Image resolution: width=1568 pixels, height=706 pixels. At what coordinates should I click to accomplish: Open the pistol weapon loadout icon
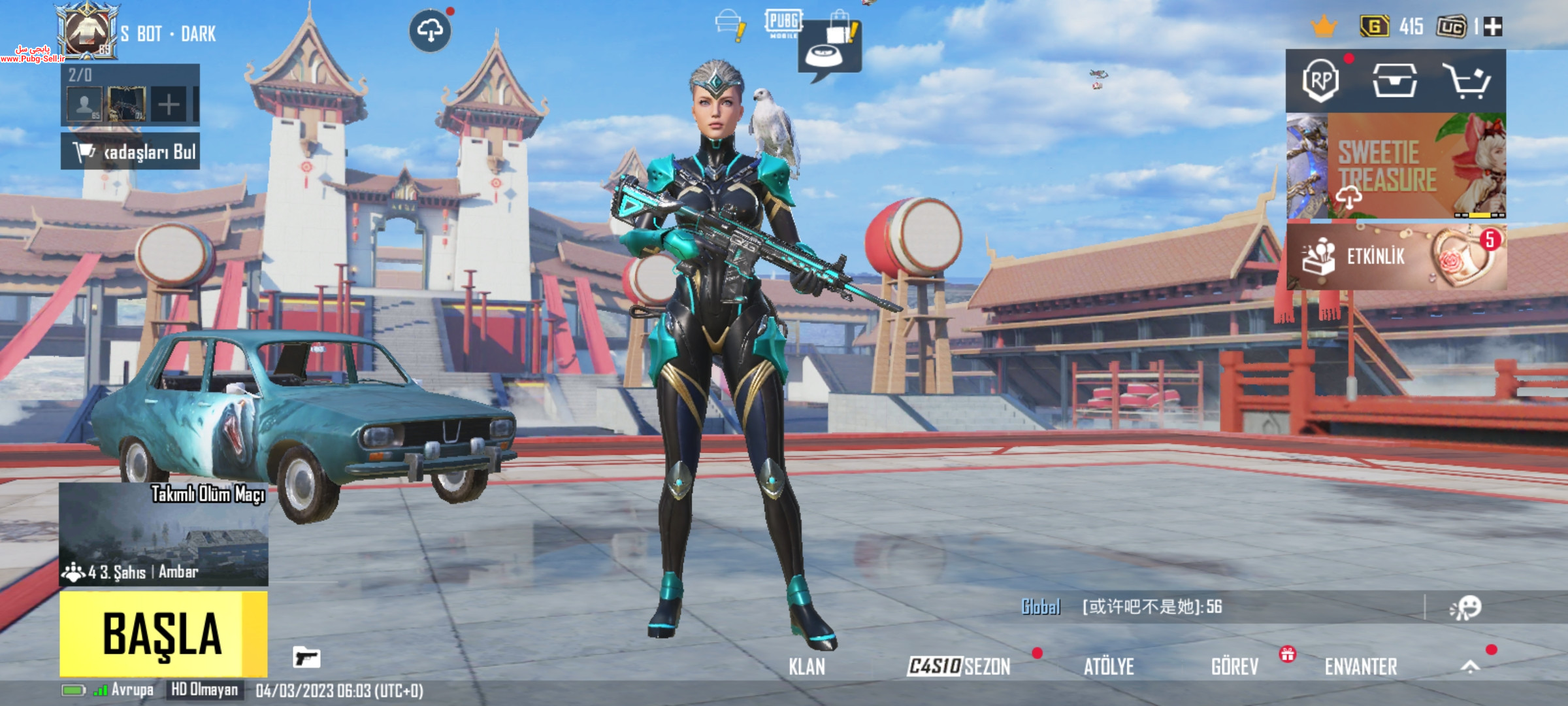(306, 657)
